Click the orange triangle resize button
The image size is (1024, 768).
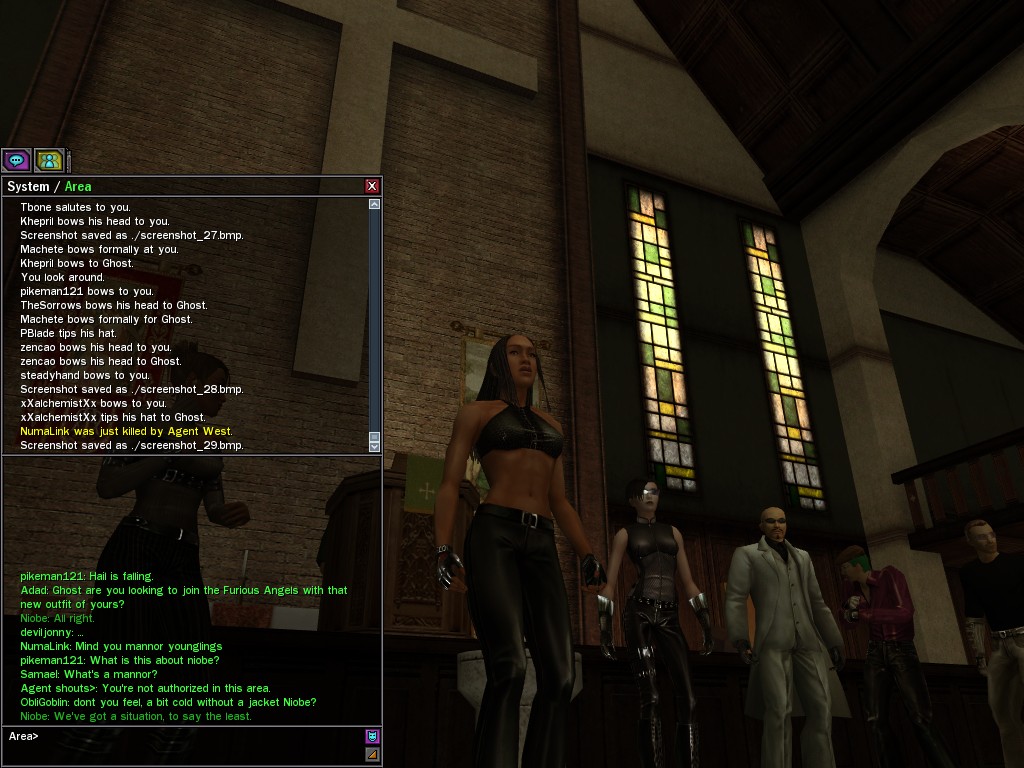(x=372, y=754)
